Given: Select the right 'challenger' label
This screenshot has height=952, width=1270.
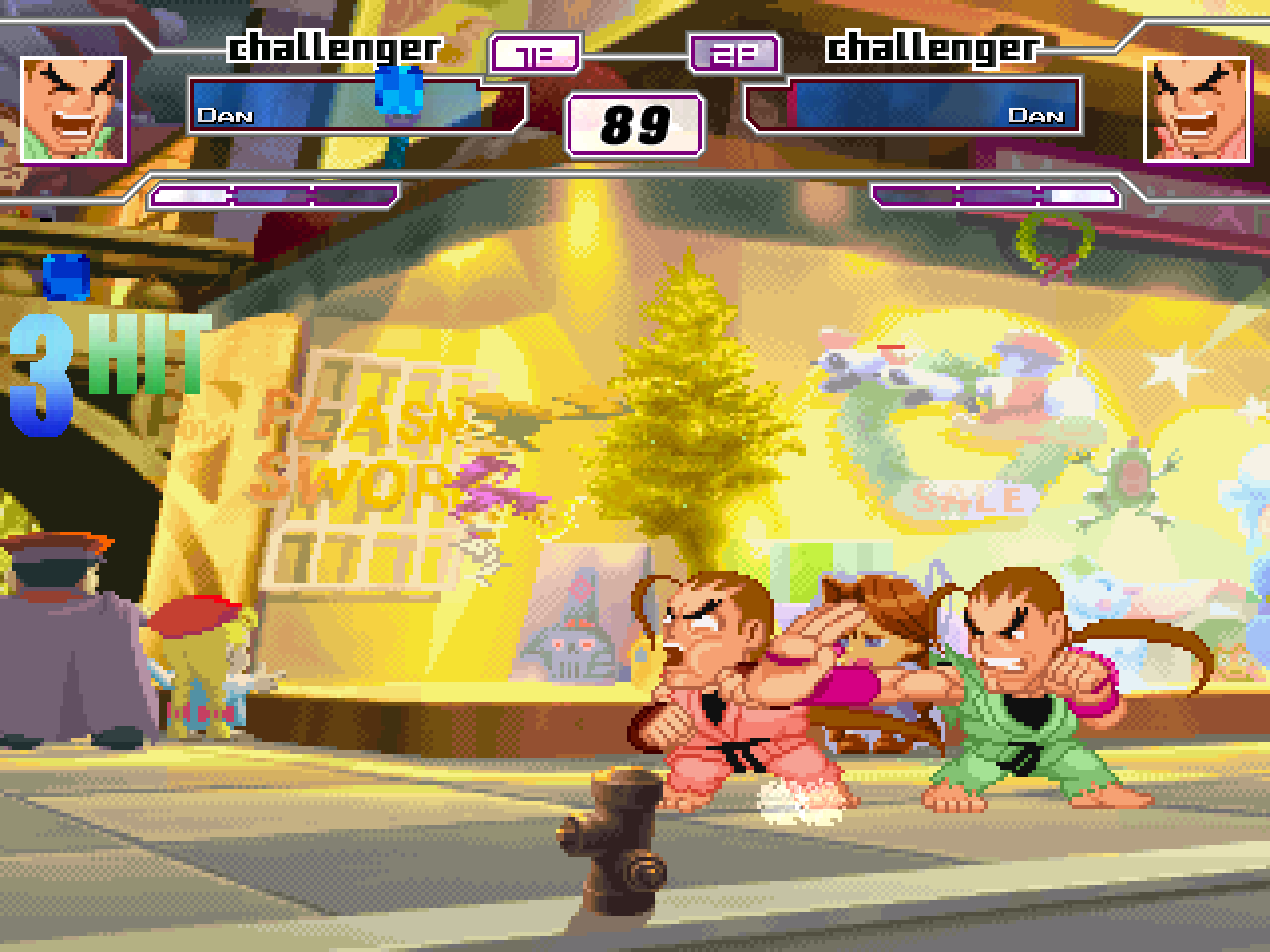Looking at the screenshot, I should [x=936, y=46].
